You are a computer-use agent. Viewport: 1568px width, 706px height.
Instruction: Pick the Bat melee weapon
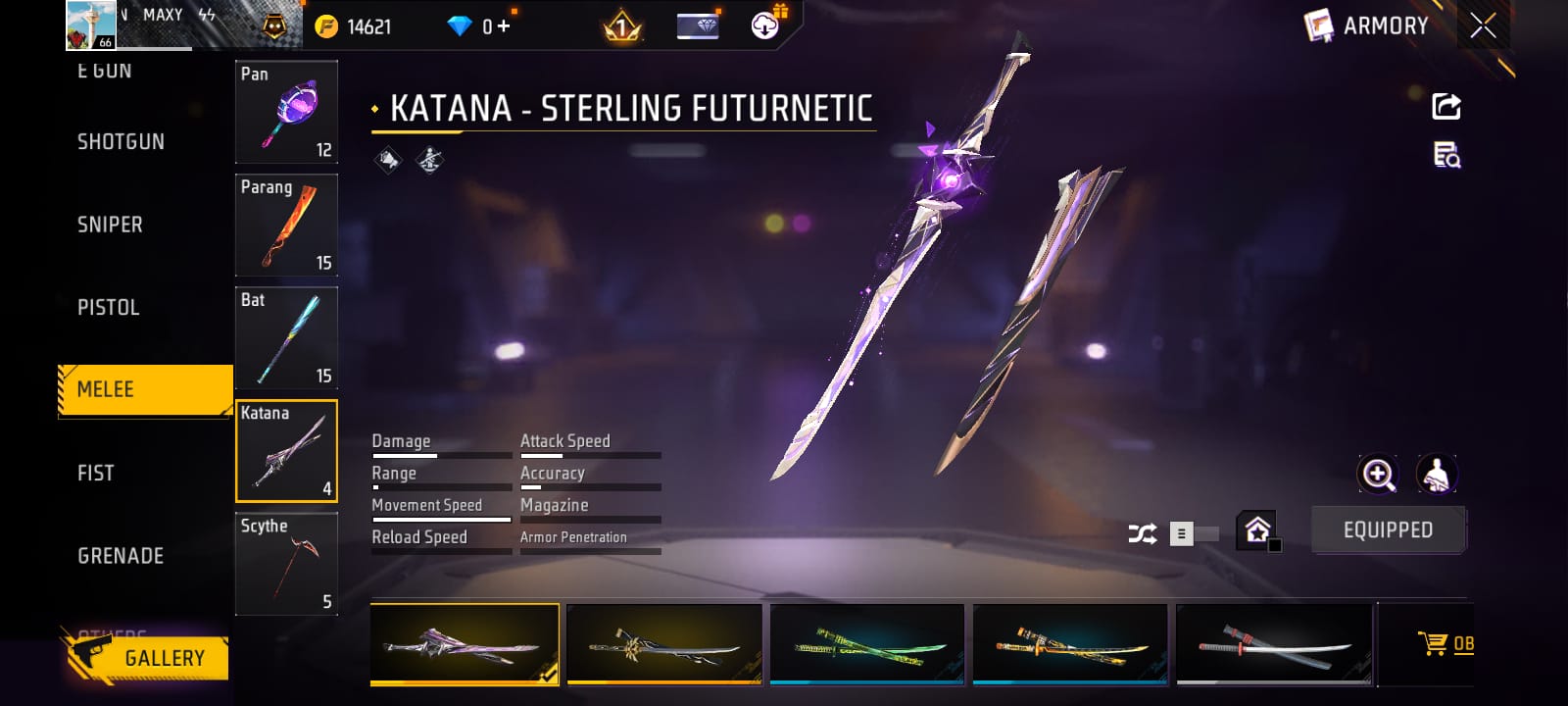pyautogui.click(x=286, y=337)
